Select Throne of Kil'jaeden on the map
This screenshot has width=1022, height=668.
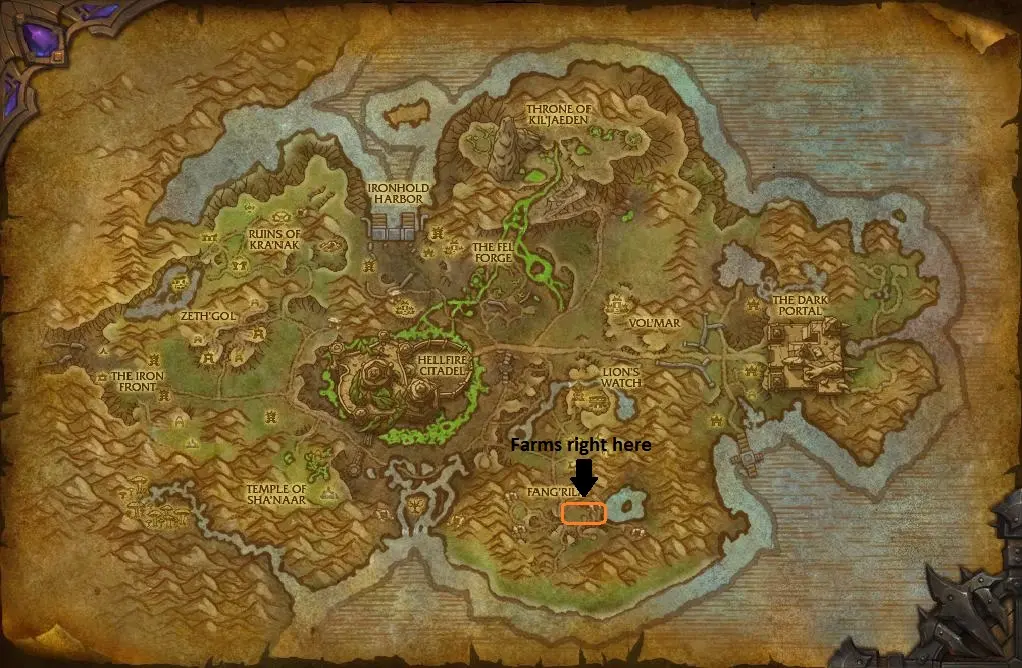pos(558,114)
